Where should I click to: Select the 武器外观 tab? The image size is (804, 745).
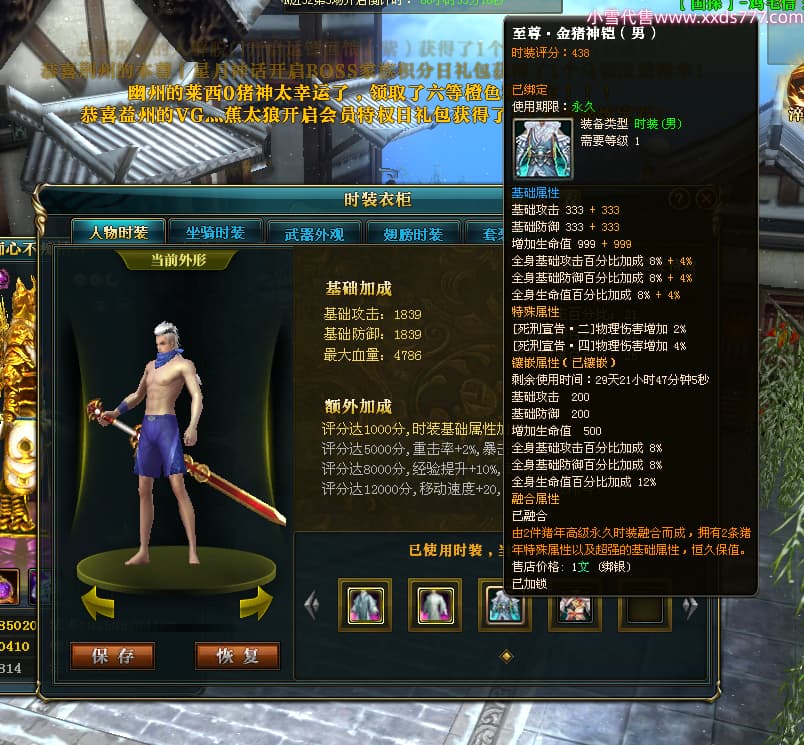click(314, 234)
